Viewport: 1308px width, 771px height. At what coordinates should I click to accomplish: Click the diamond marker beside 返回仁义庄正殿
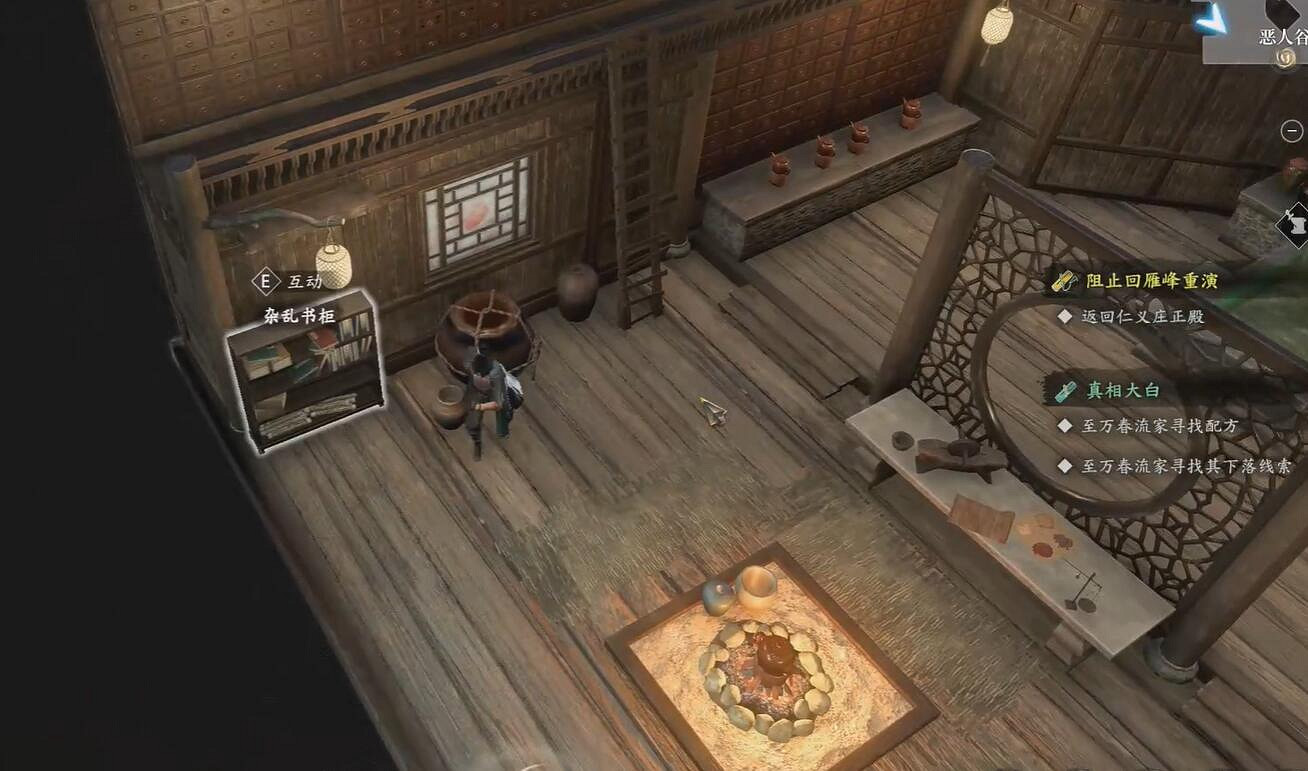pos(1063,315)
